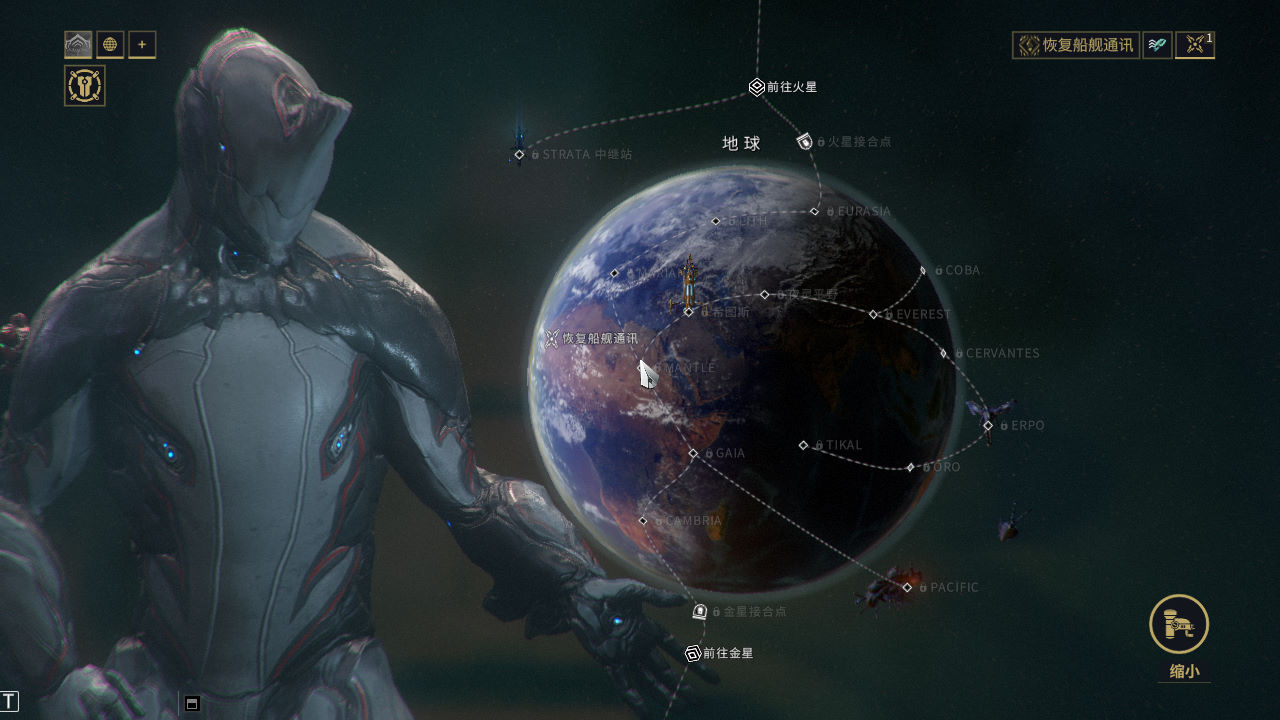Zoom out with the 缩小 button
Image resolution: width=1280 pixels, height=720 pixels.
[1179, 625]
